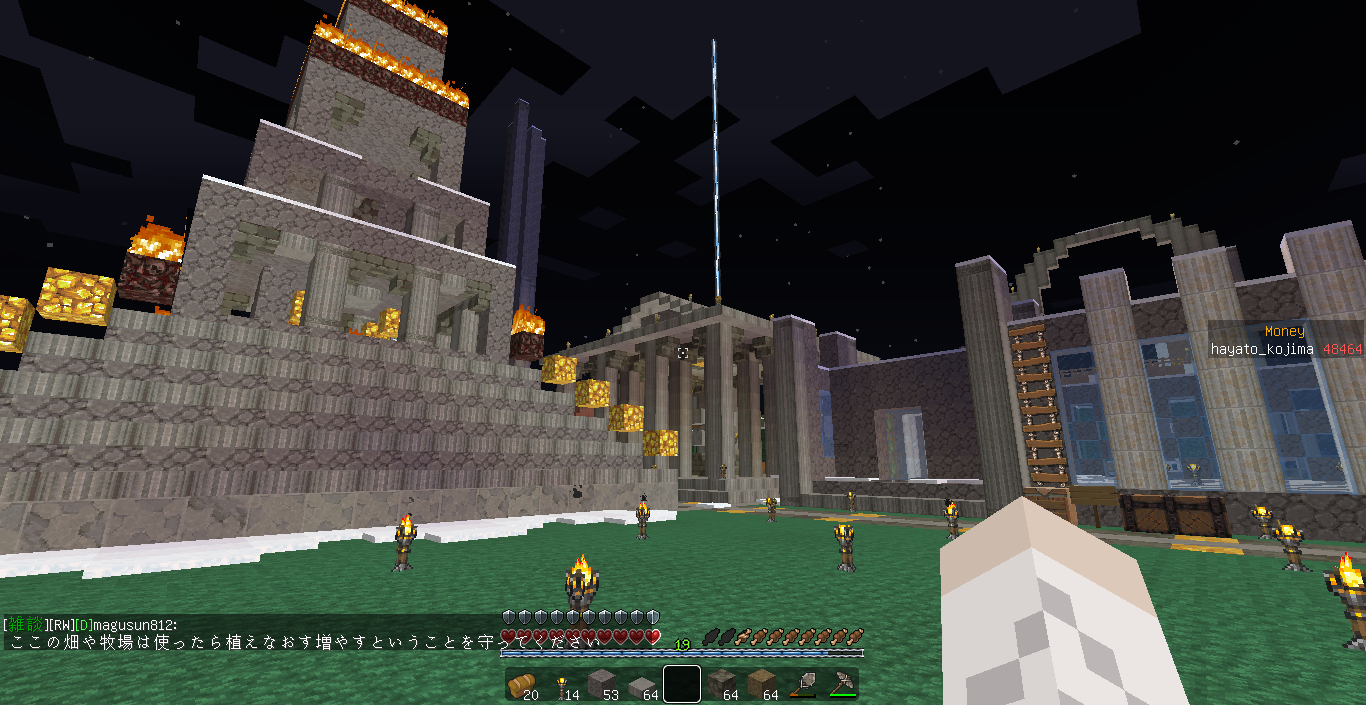Select the brown block stack
The width and height of the screenshot is (1366, 705).
coord(761,684)
